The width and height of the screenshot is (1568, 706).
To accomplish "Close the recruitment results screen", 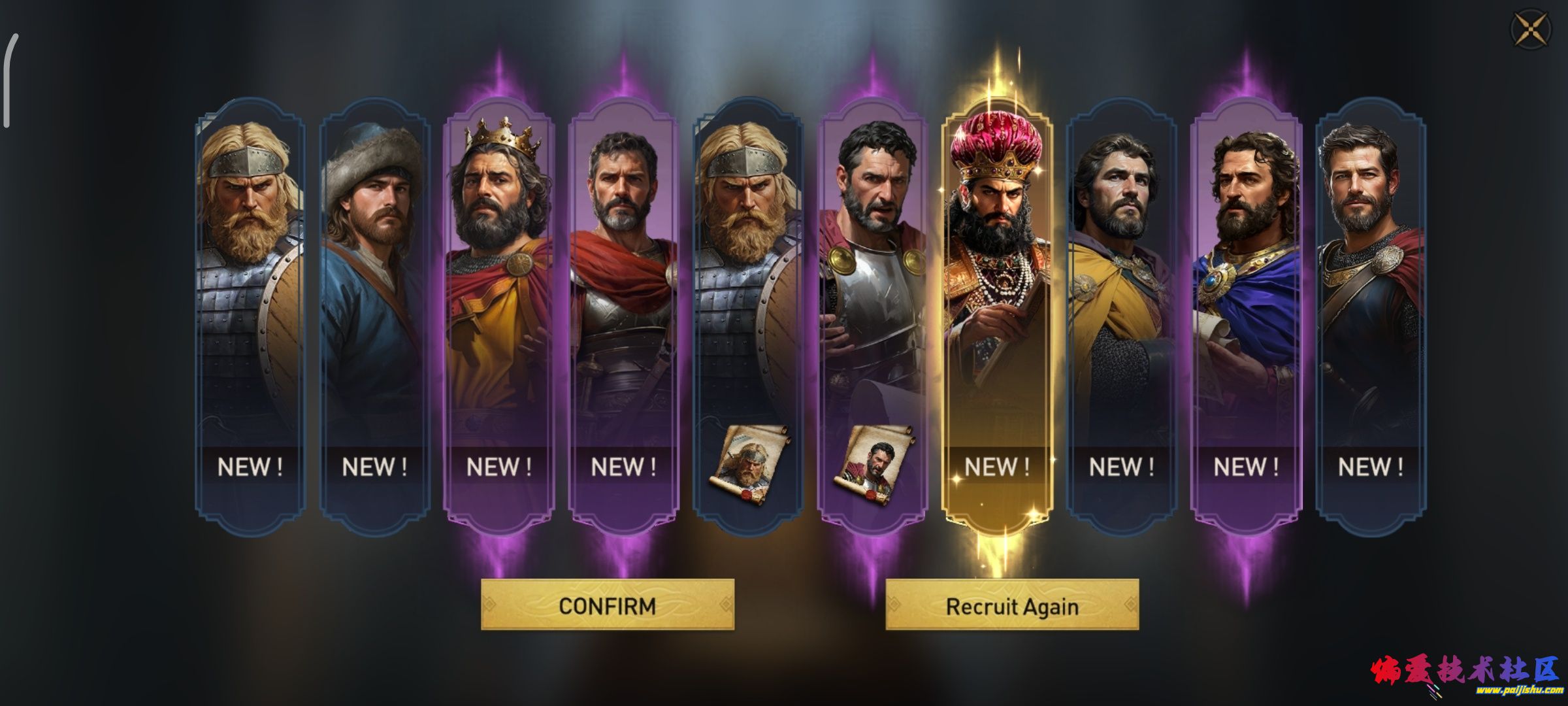I will click(1531, 29).
